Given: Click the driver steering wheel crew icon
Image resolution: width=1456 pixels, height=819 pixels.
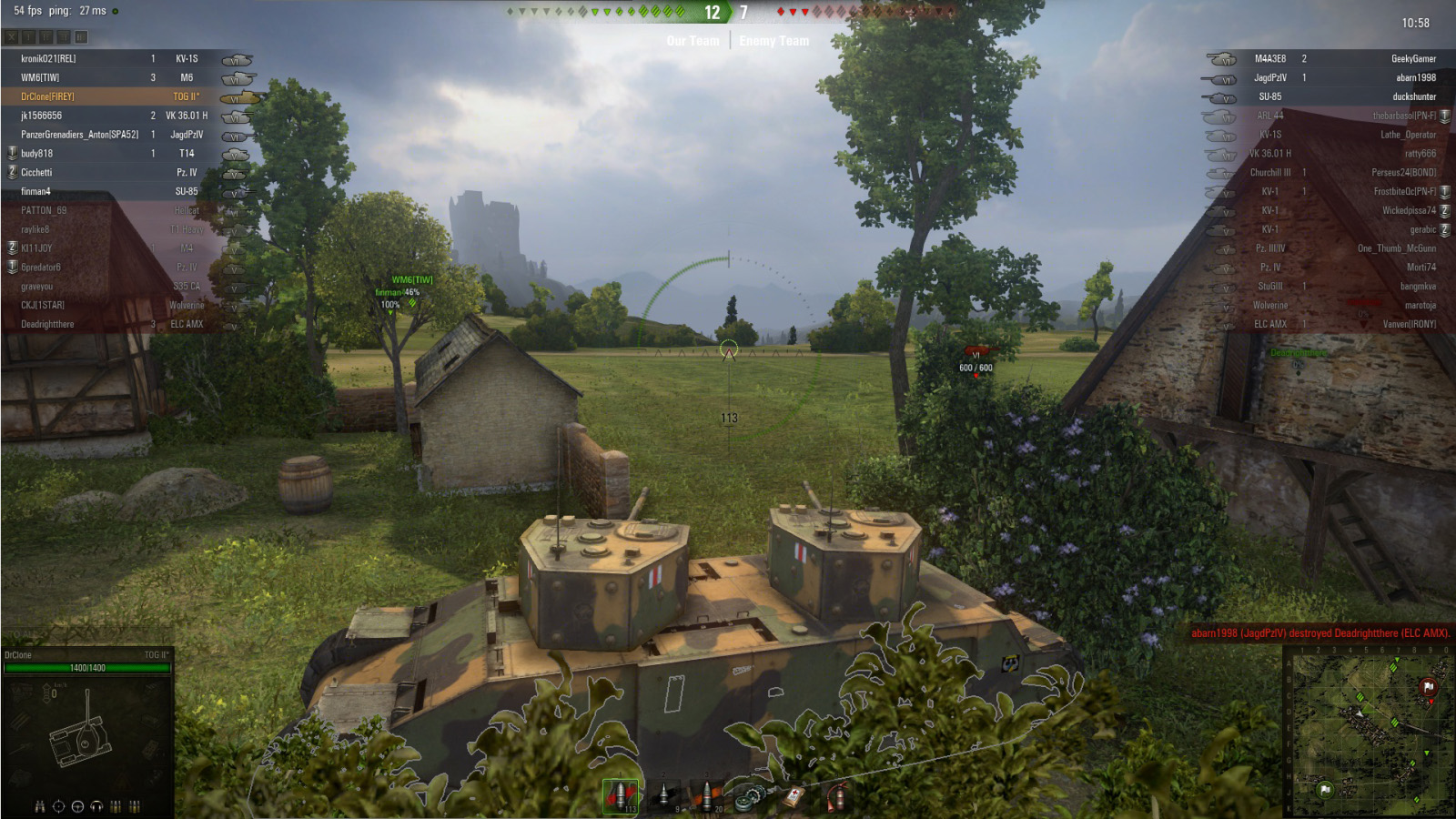Looking at the screenshot, I should pyautogui.click(x=77, y=806).
